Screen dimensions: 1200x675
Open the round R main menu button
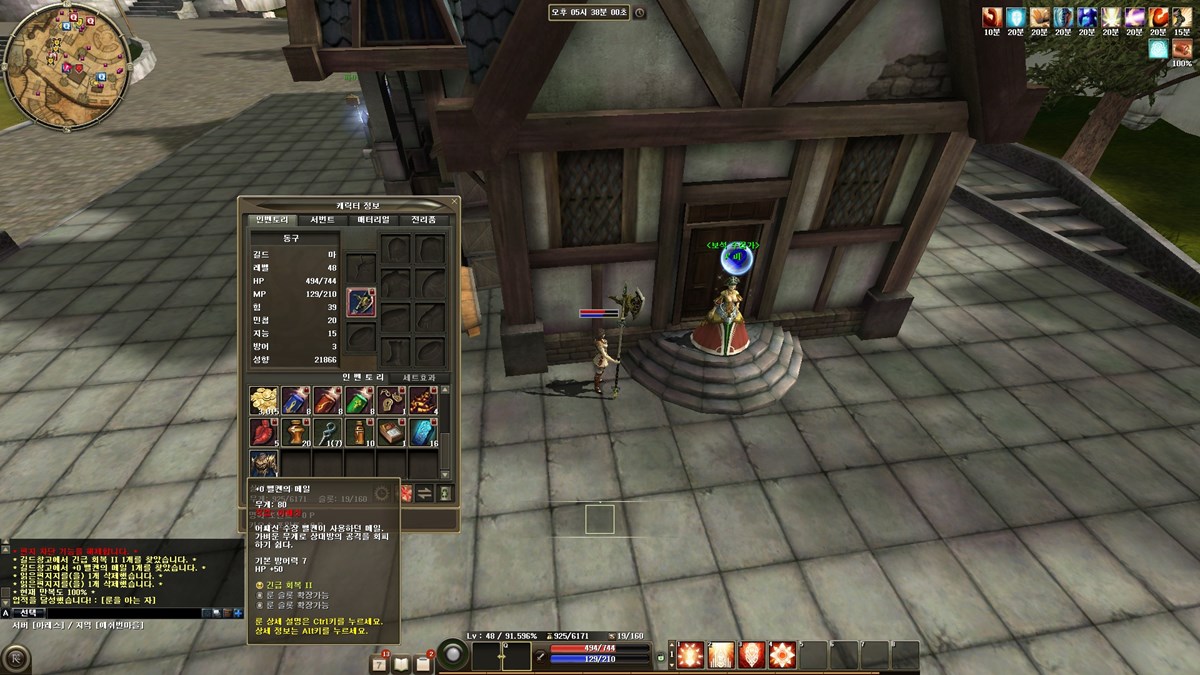pos(16,659)
